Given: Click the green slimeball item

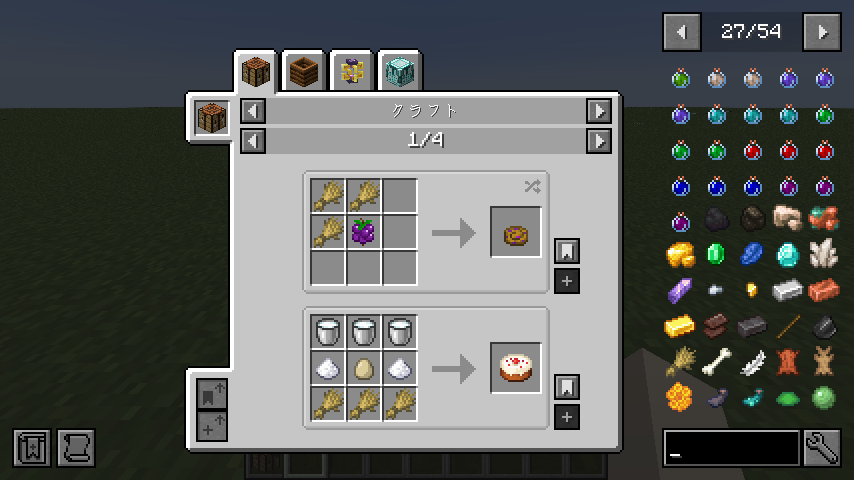Looking at the screenshot, I should 824,398.
